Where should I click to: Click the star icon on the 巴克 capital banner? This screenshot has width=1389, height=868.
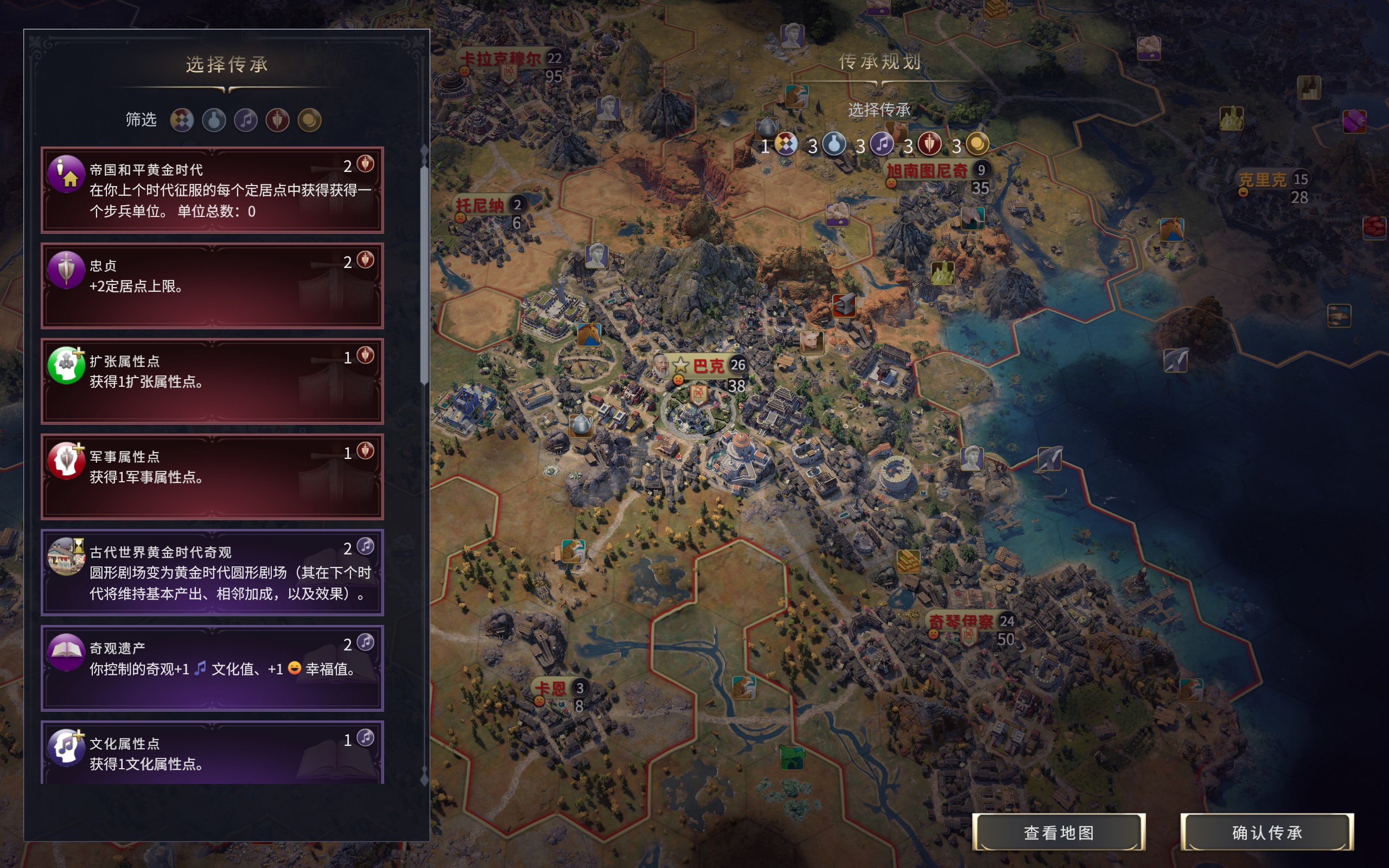tap(681, 365)
